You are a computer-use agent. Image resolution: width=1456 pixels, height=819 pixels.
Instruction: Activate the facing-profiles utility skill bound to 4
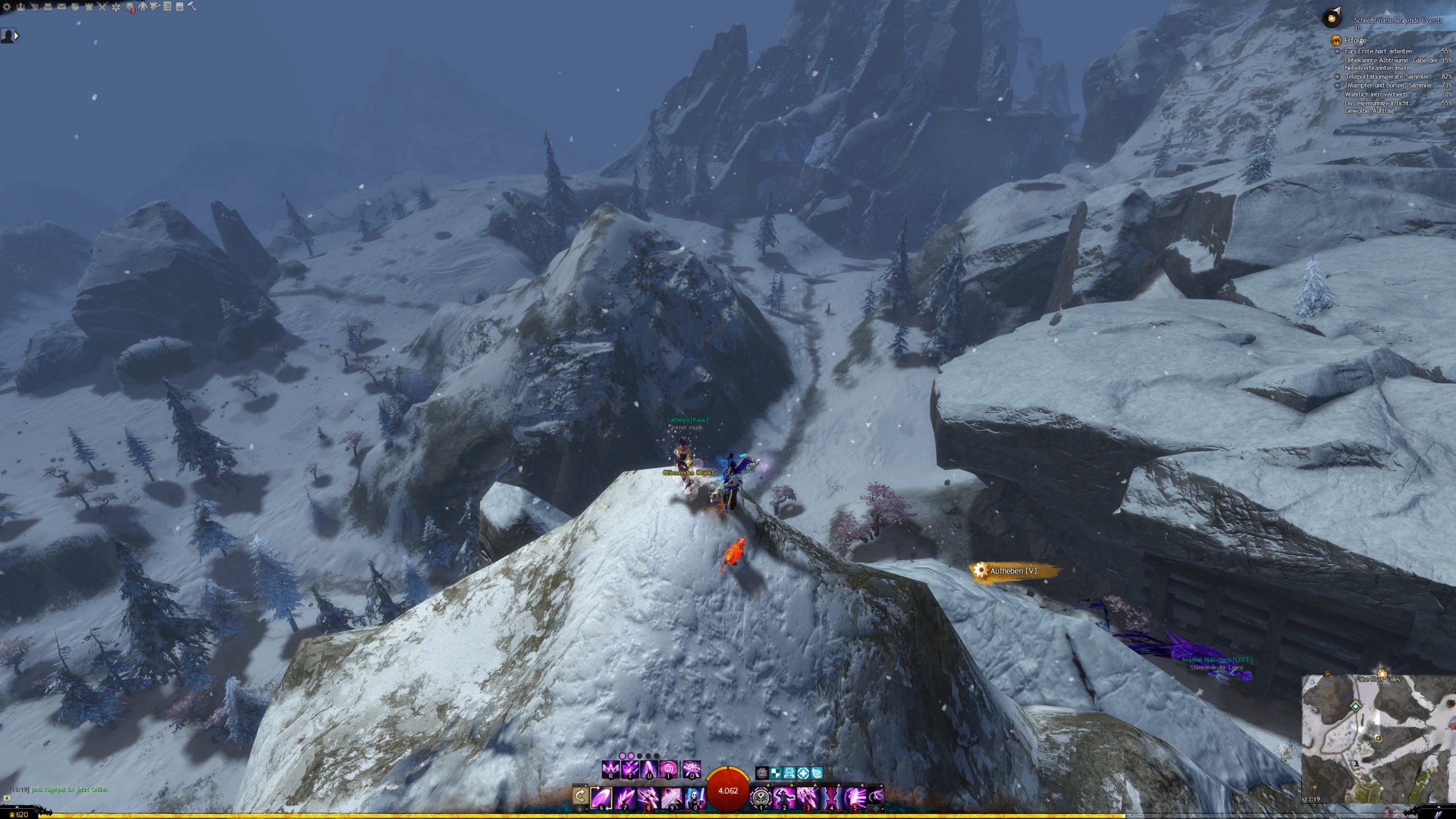coord(831,797)
